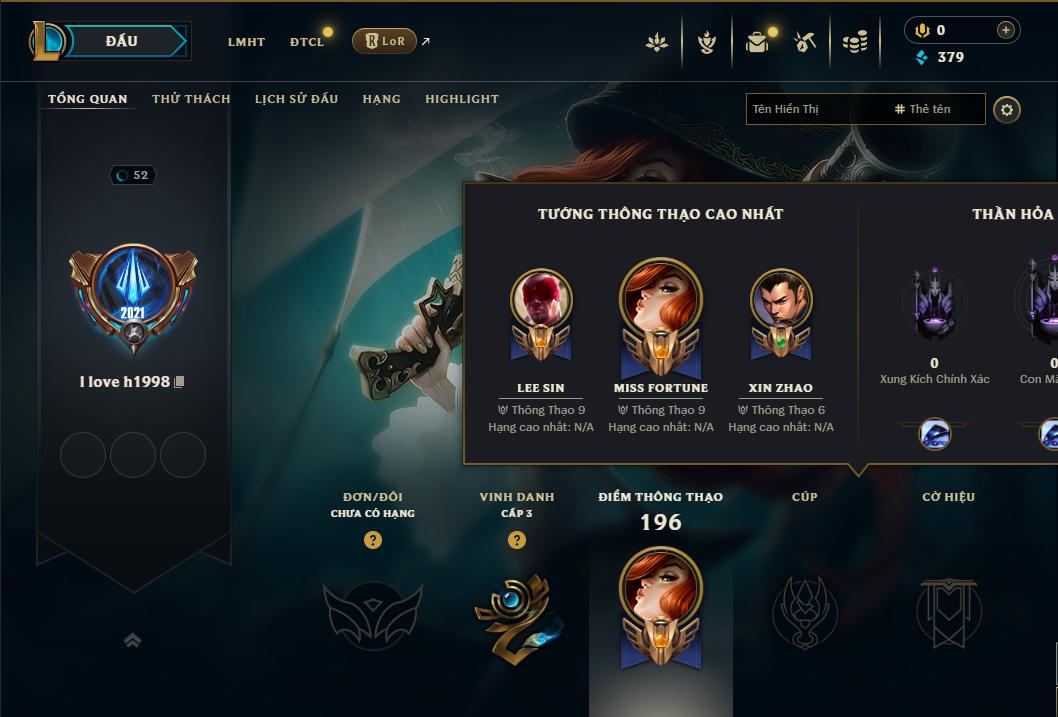Click the question mark under VINH DANH
This screenshot has width=1058, height=717.
click(x=517, y=540)
